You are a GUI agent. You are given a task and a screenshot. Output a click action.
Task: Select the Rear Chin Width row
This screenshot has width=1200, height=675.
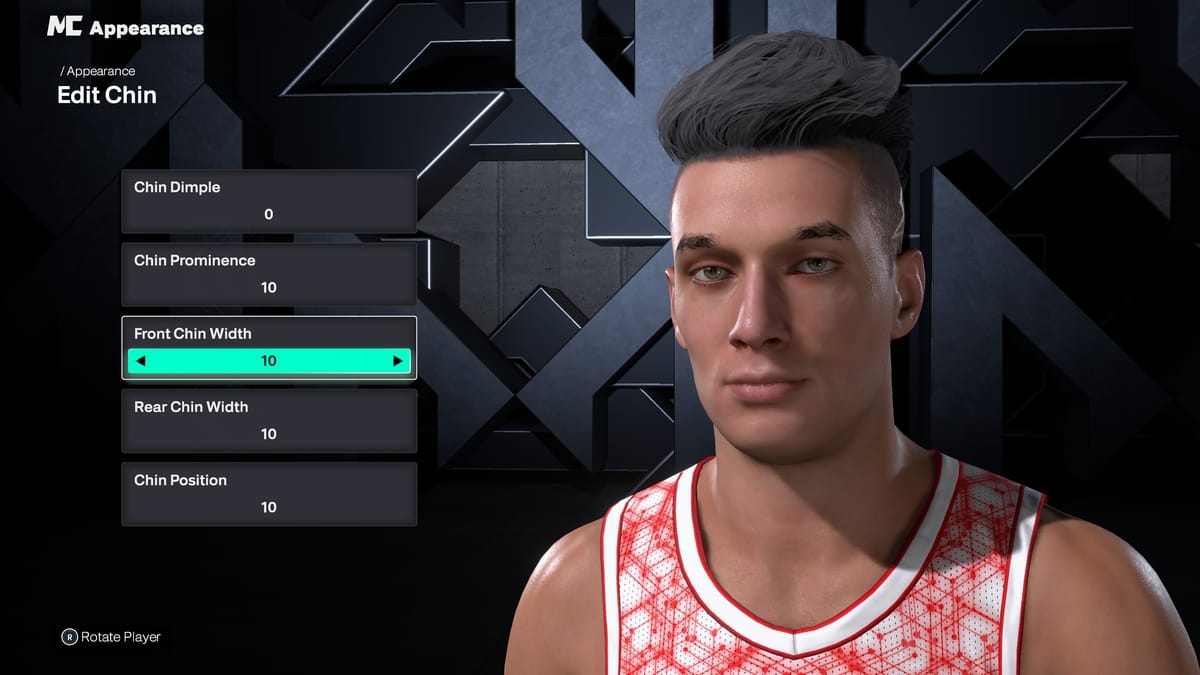[x=268, y=421]
